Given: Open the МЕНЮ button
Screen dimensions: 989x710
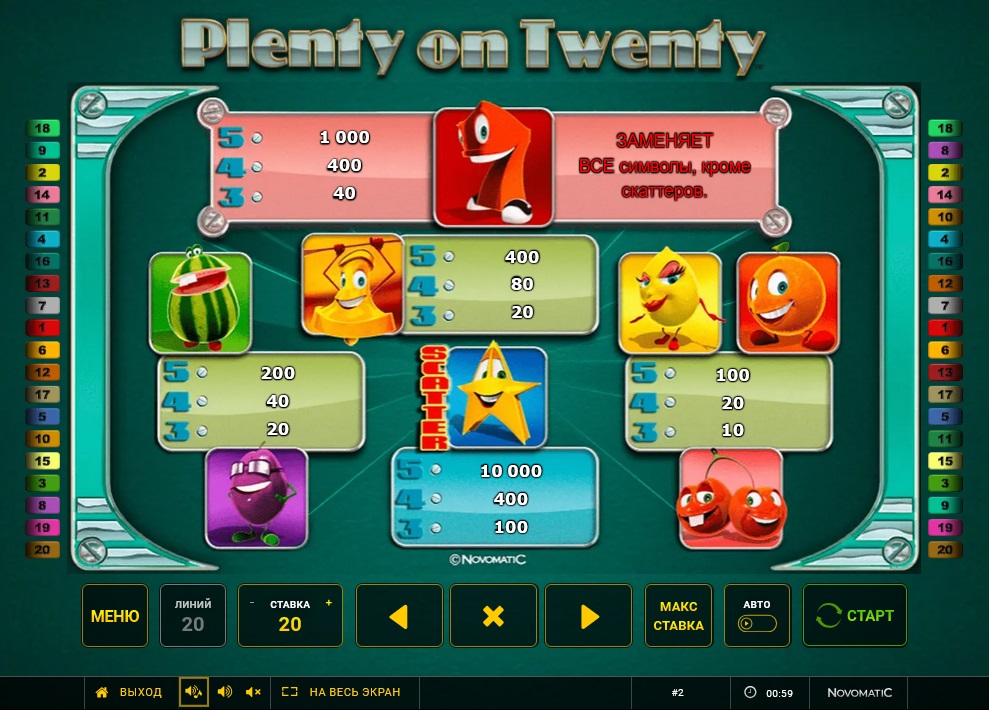Looking at the screenshot, I should tap(115, 616).
